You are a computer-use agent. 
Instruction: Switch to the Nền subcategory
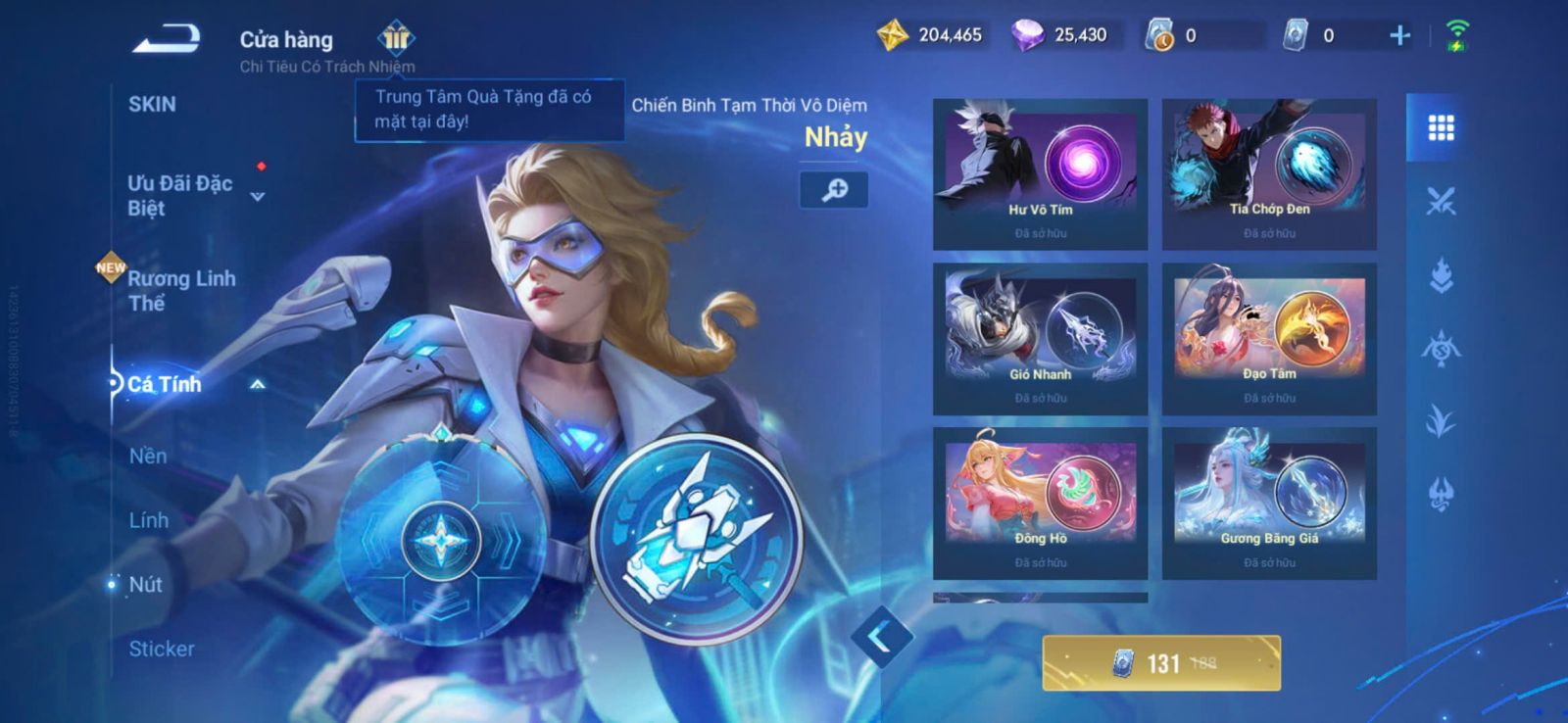148,456
